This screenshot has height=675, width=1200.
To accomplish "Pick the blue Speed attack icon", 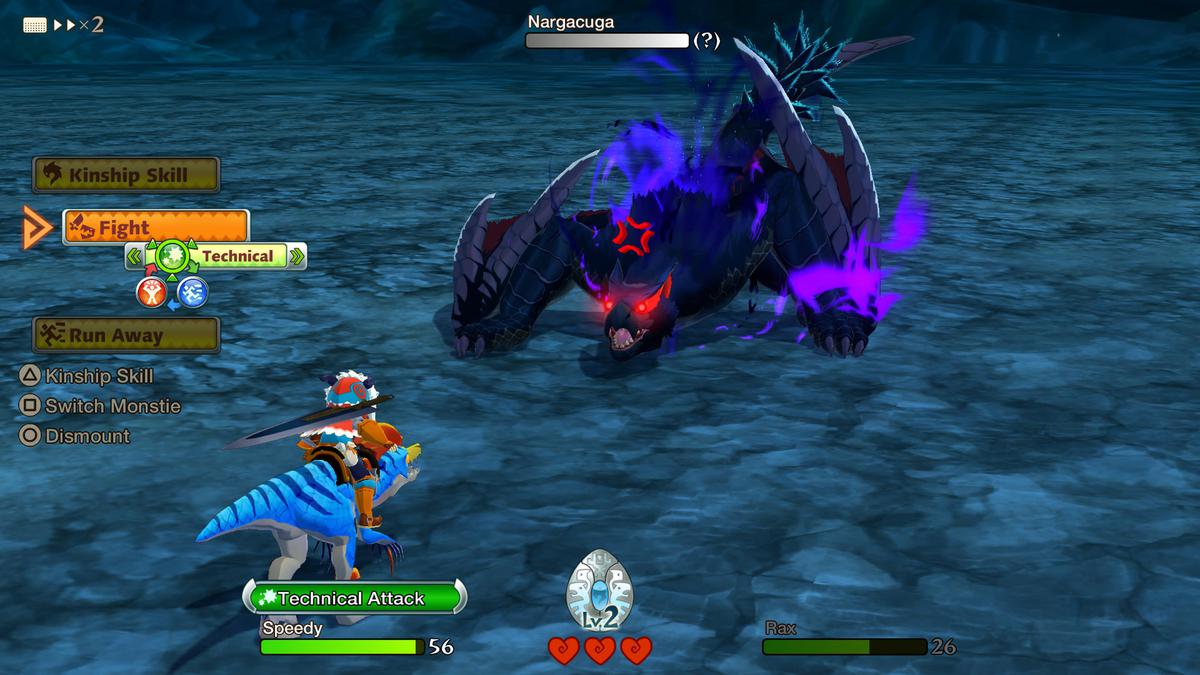I will pyautogui.click(x=192, y=292).
